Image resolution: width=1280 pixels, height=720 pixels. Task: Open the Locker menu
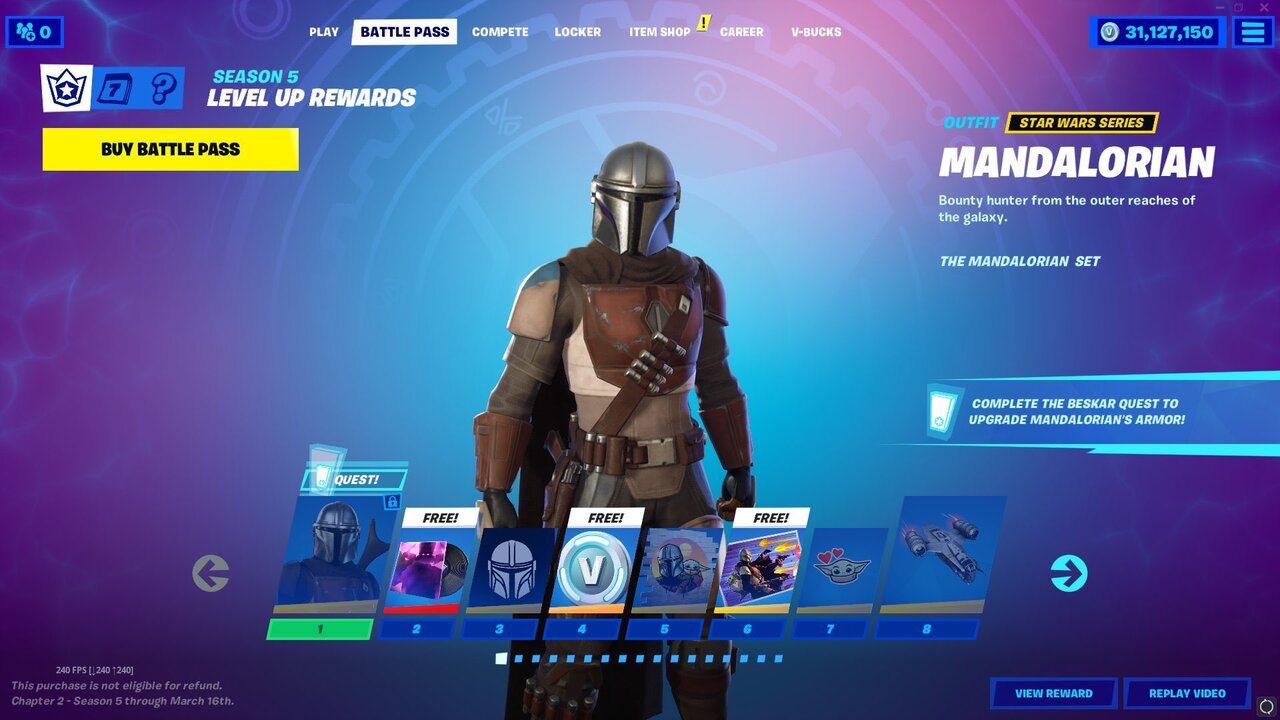pos(577,31)
